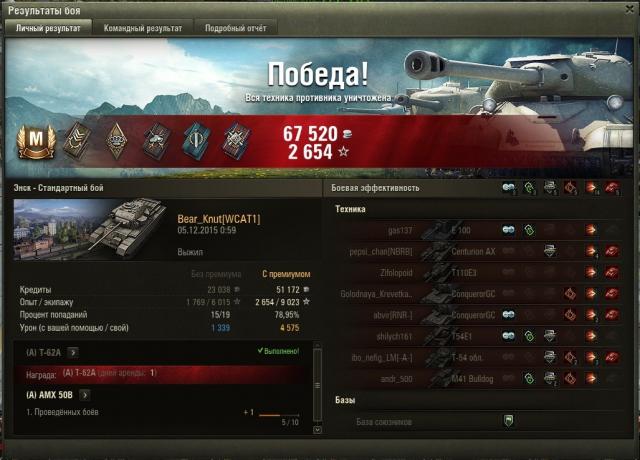This screenshot has height=460, width=640.
Task: Close the battle results window
Action: tap(629, 9)
